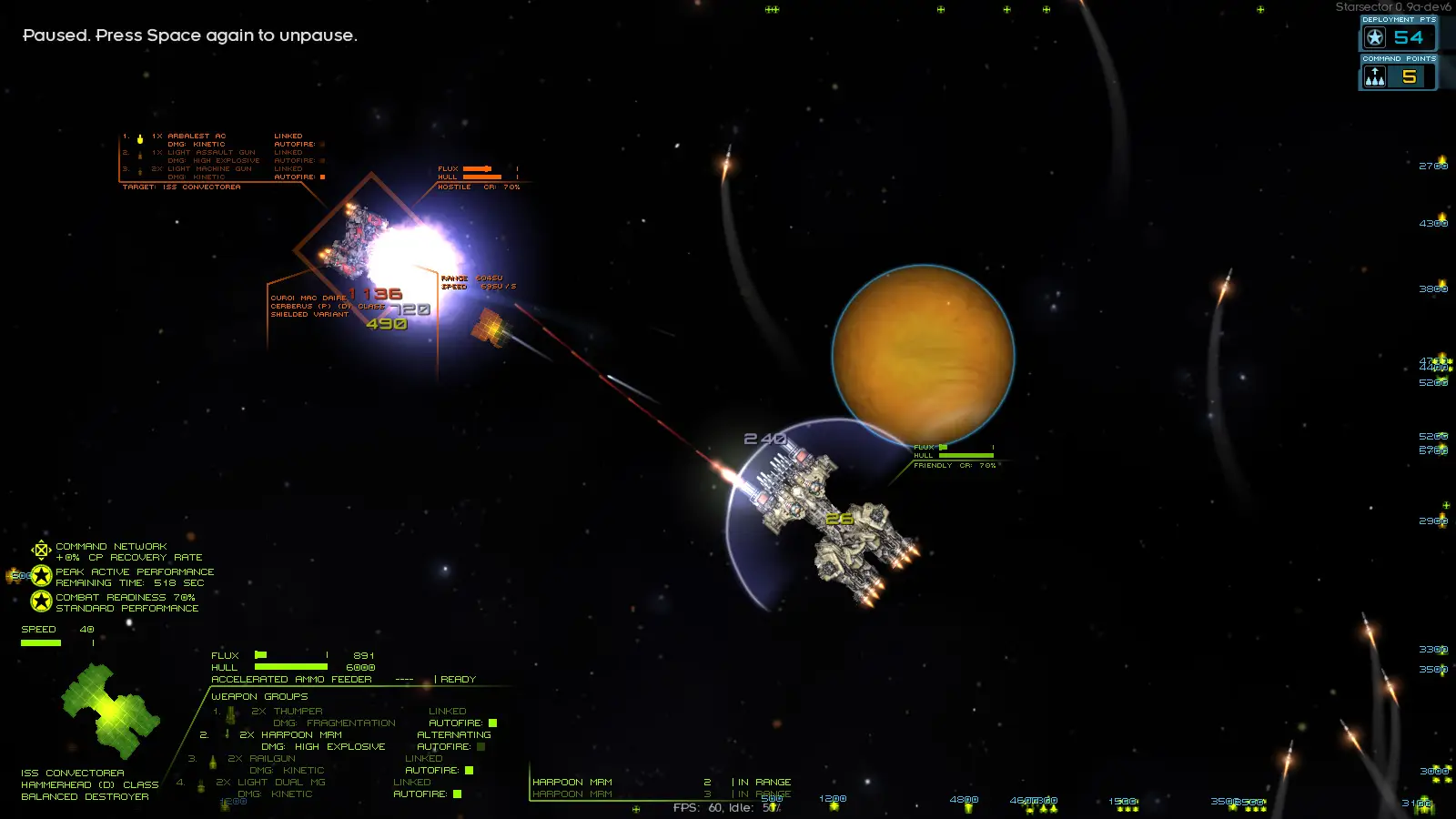Select the Harpoon MRM icon in group 2

point(227,735)
